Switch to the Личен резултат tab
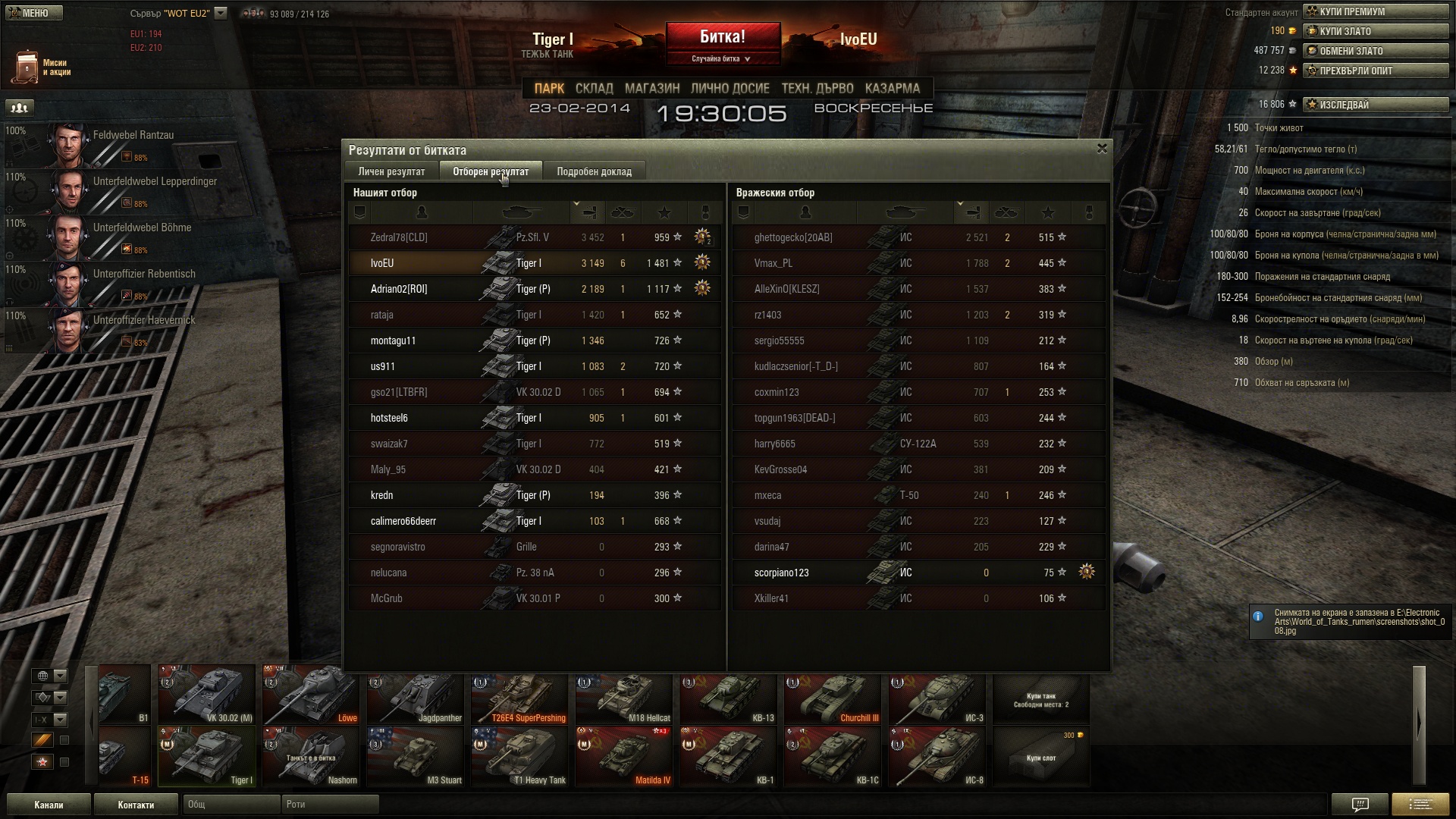Screen dimensions: 1456x819 point(391,171)
